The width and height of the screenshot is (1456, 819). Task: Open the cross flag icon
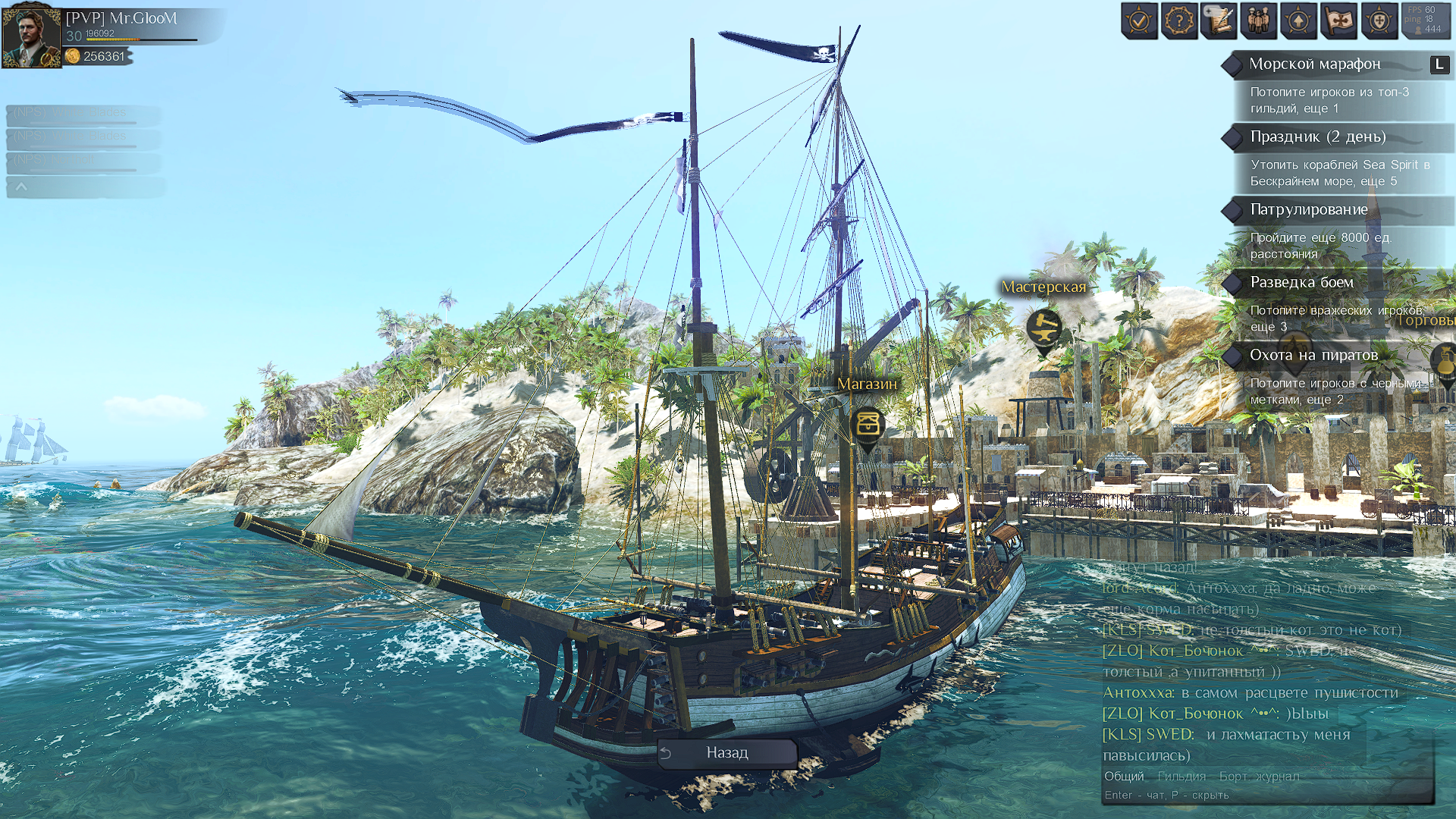pyautogui.click(x=1338, y=21)
